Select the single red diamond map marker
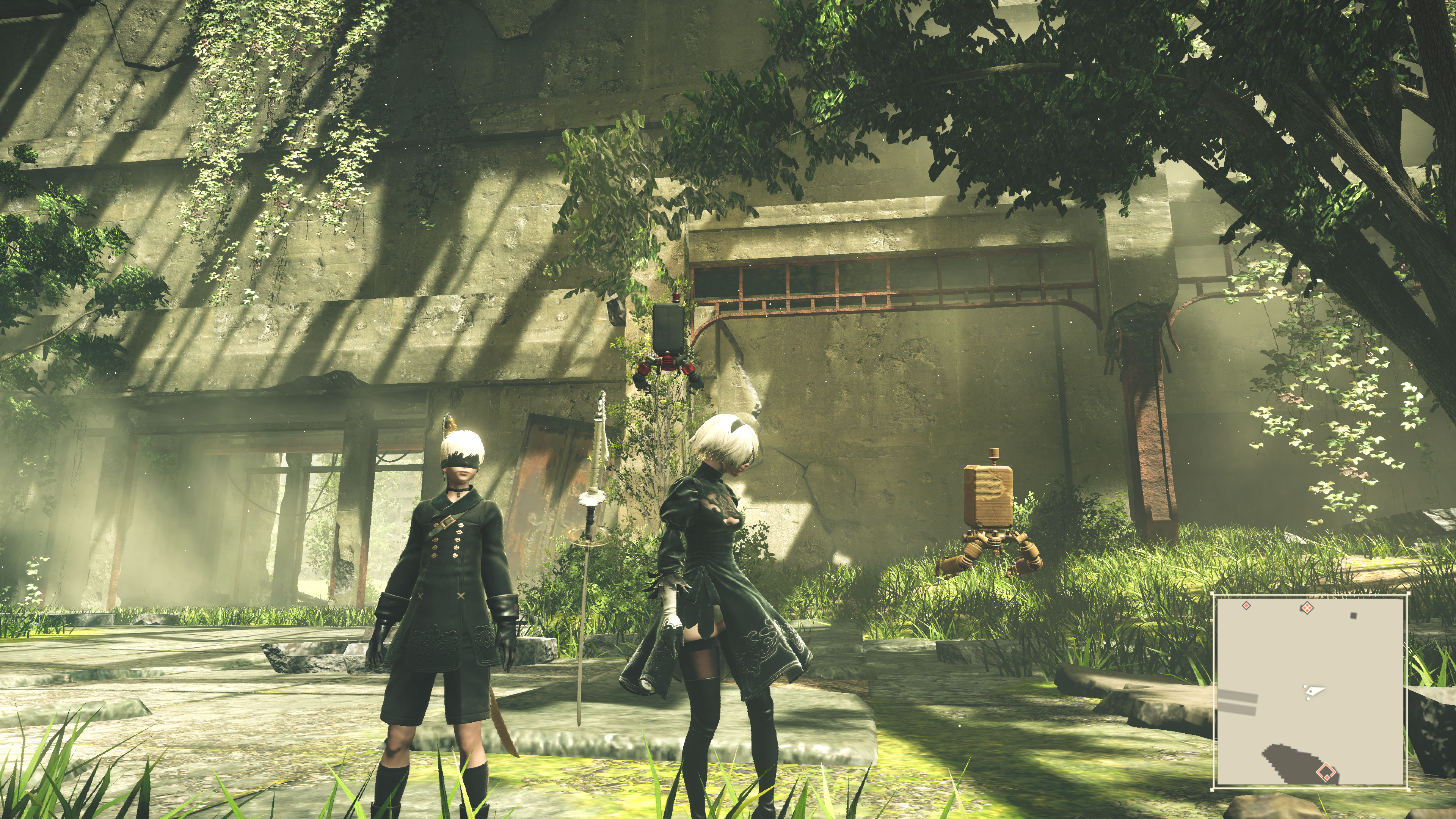 1246,606
